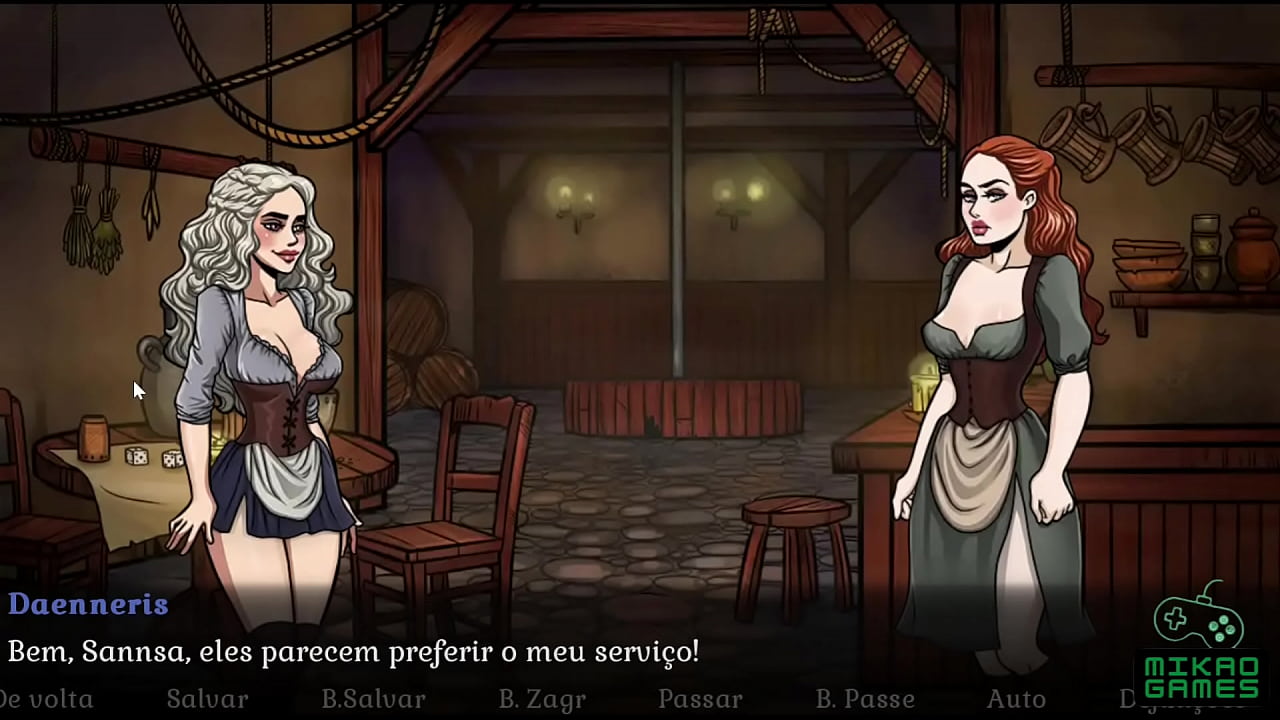Image resolution: width=1280 pixels, height=720 pixels.
Task: Click the Daenneris name label
Action: coord(88,604)
